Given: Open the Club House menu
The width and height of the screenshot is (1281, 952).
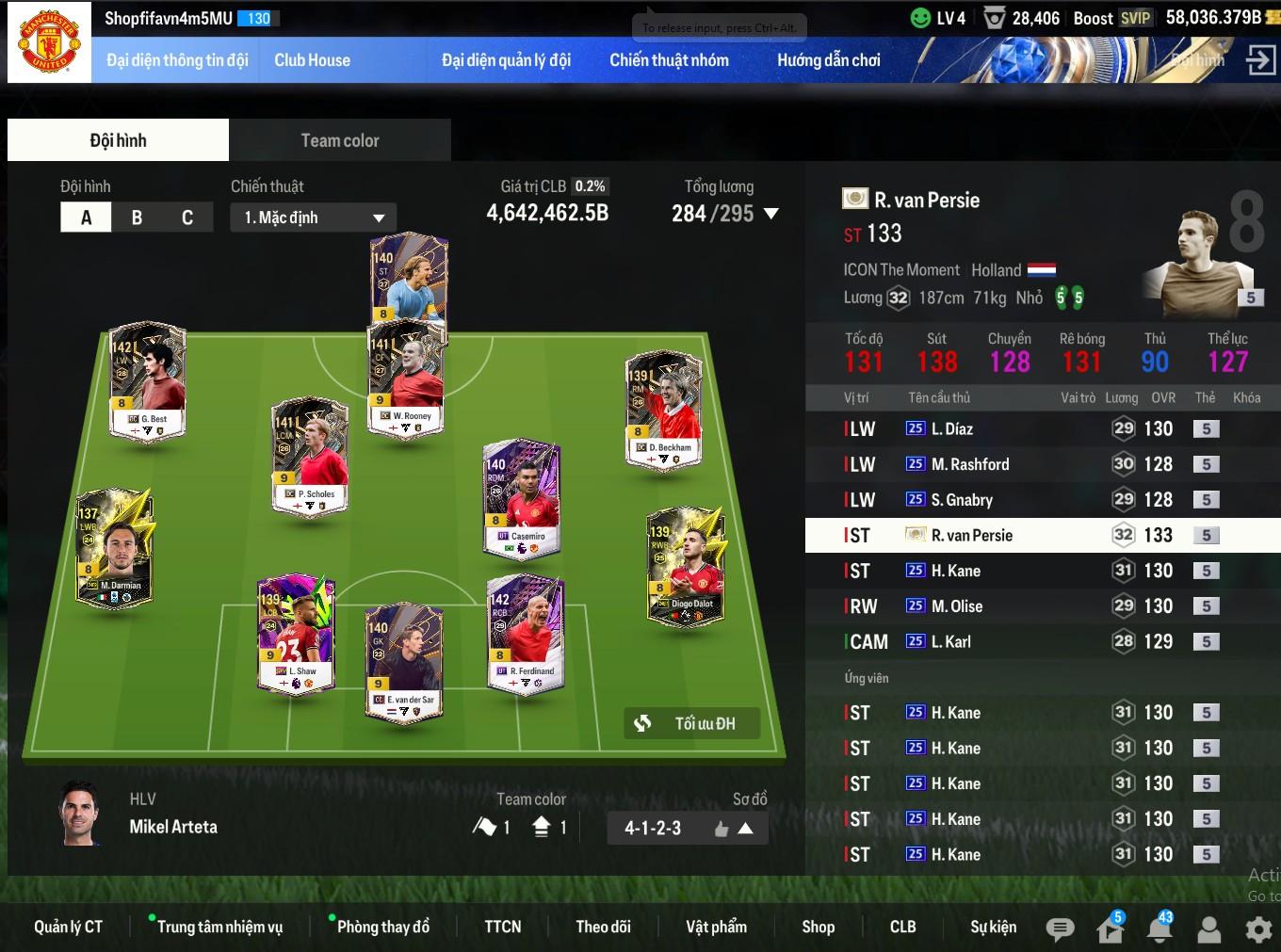Looking at the screenshot, I should [312, 60].
